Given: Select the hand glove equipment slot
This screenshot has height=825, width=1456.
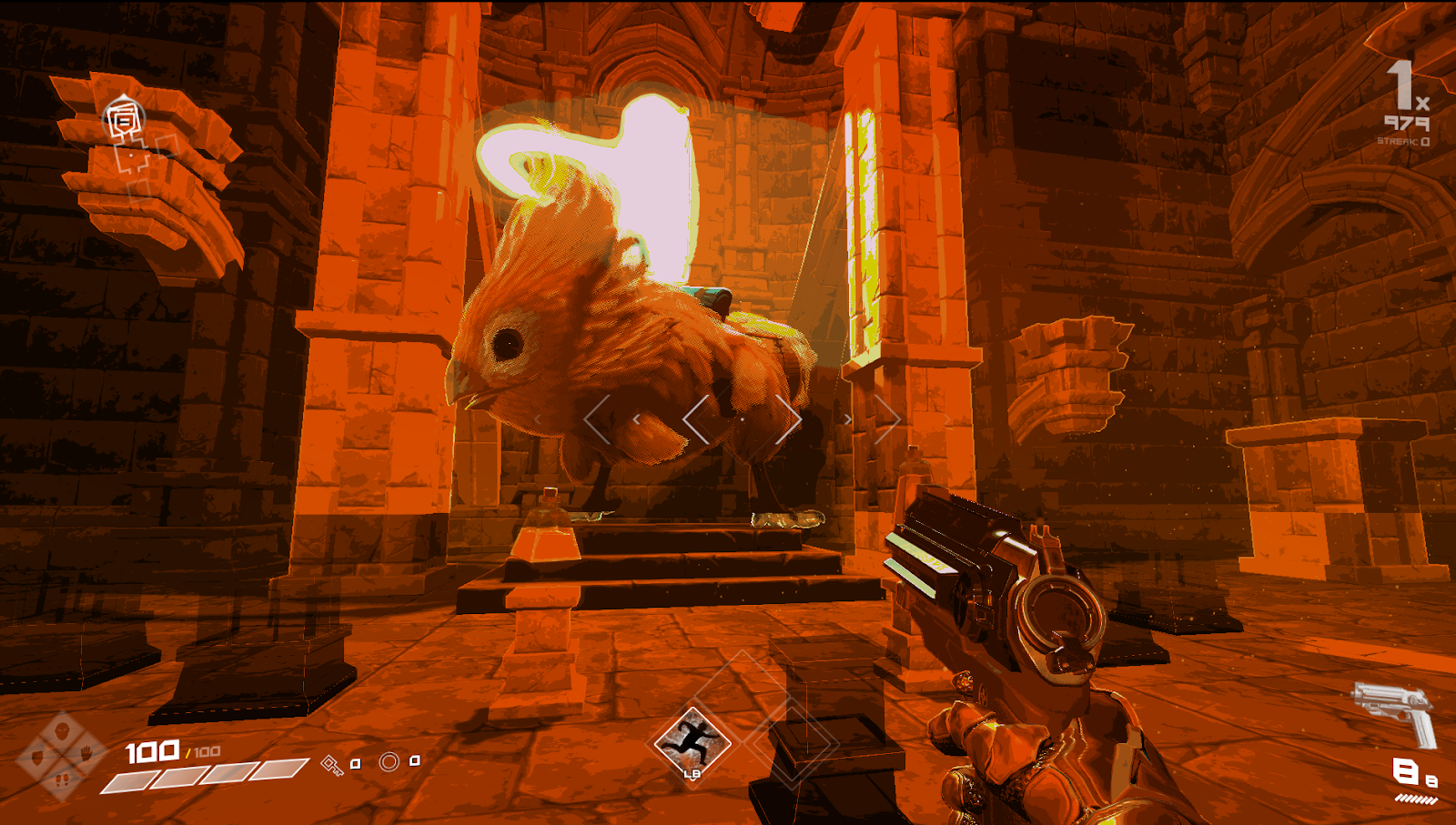Looking at the screenshot, I should (86, 754).
